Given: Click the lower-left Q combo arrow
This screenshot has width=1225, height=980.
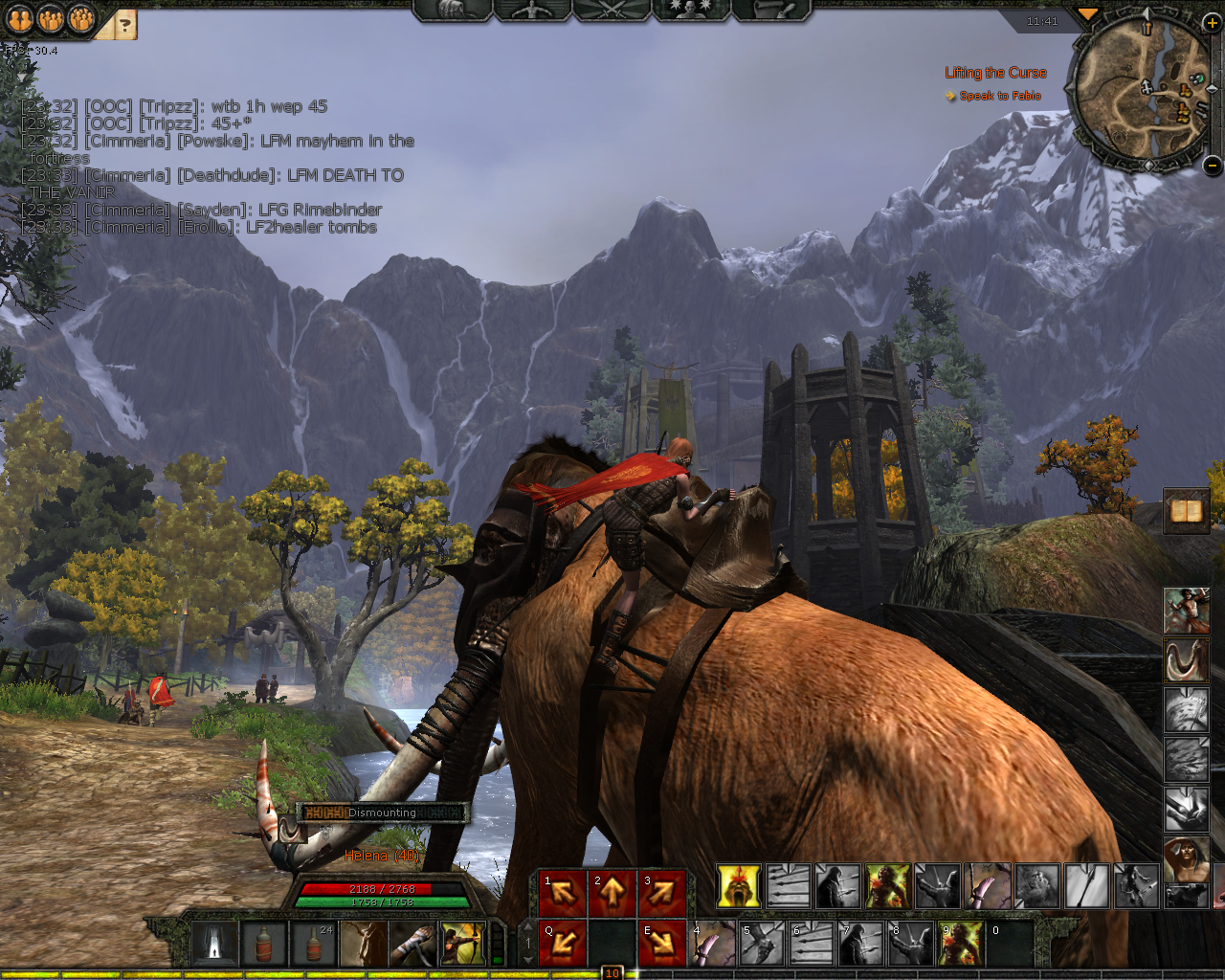Looking at the screenshot, I should tap(563, 943).
